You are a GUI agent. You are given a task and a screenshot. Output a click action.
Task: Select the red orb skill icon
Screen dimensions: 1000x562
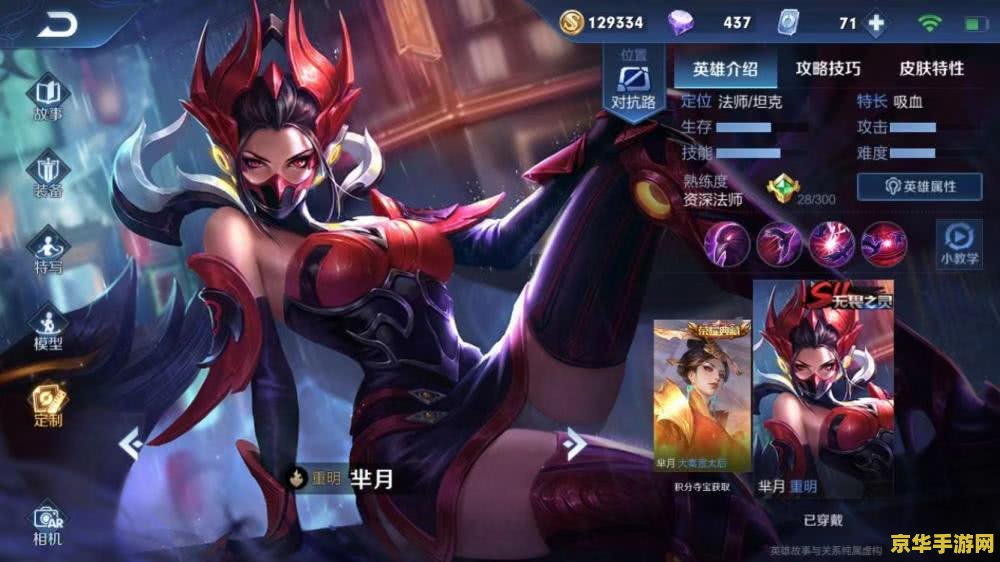coord(884,243)
